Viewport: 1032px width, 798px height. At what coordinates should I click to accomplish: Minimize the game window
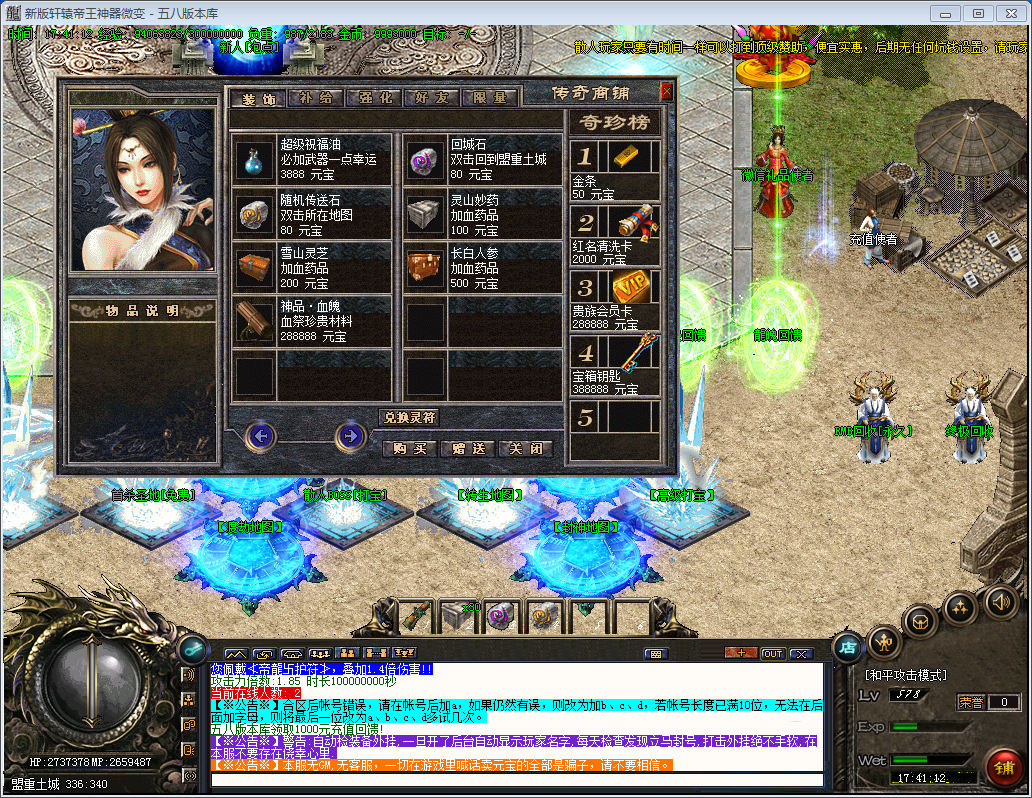[944, 13]
